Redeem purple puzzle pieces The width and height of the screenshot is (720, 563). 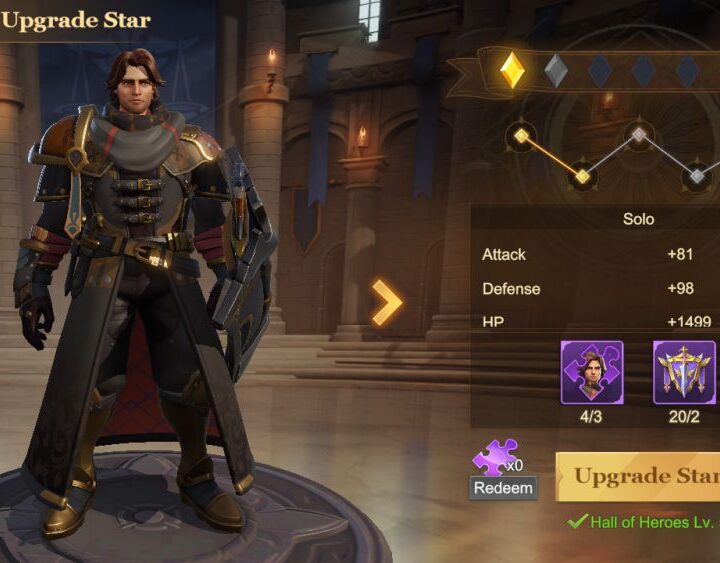(x=503, y=488)
